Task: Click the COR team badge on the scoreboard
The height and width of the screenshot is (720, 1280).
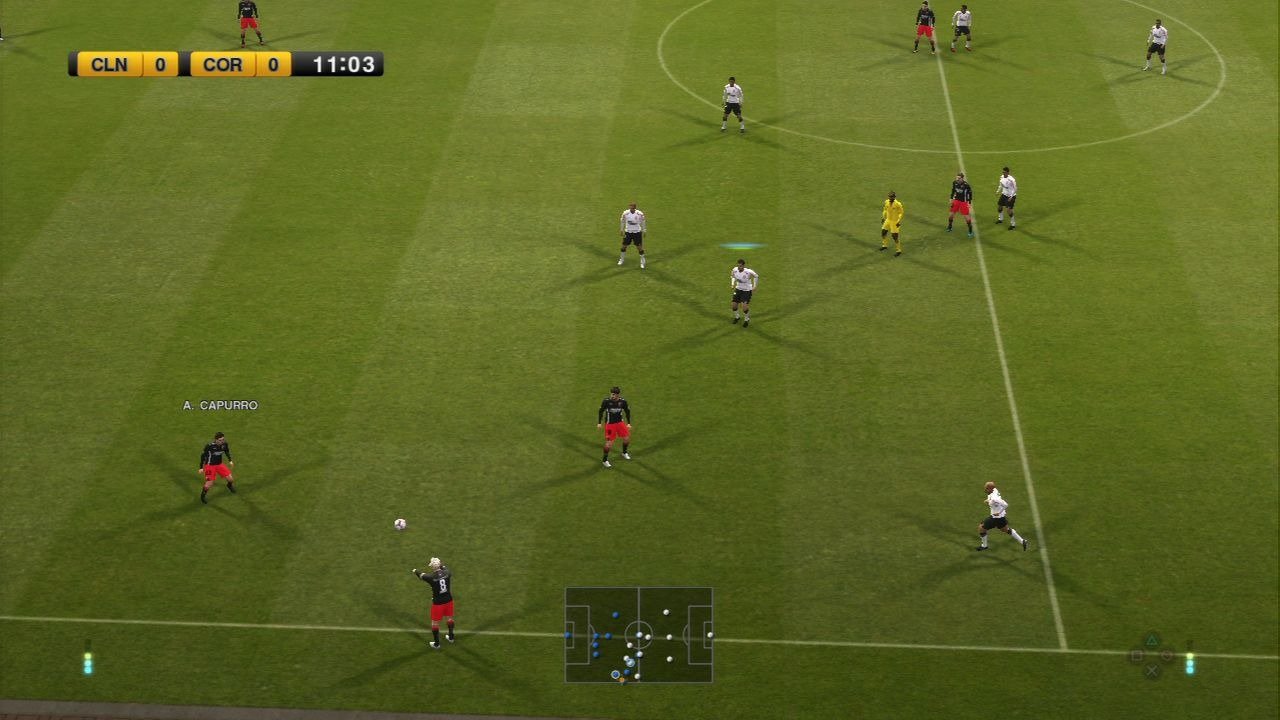Action: click(x=221, y=64)
